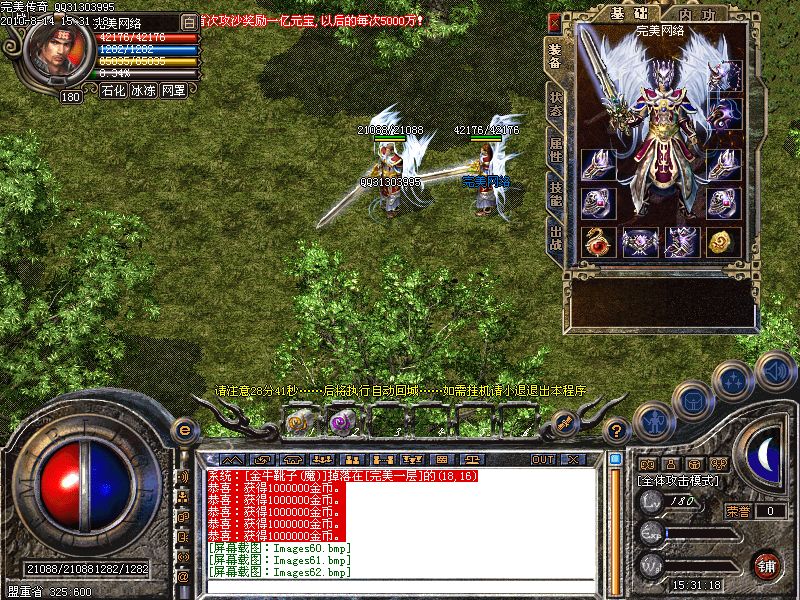Viewport: 800px width, 600px height.
Task: Show the 技能 side tab
Action: tap(555, 193)
